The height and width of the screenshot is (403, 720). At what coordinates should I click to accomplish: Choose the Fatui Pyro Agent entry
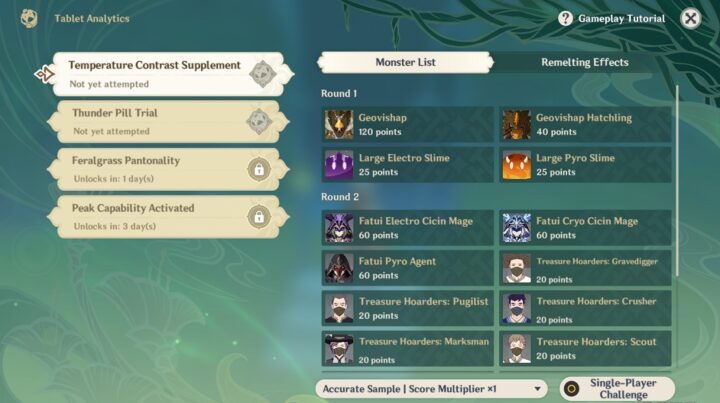pyautogui.click(x=407, y=268)
